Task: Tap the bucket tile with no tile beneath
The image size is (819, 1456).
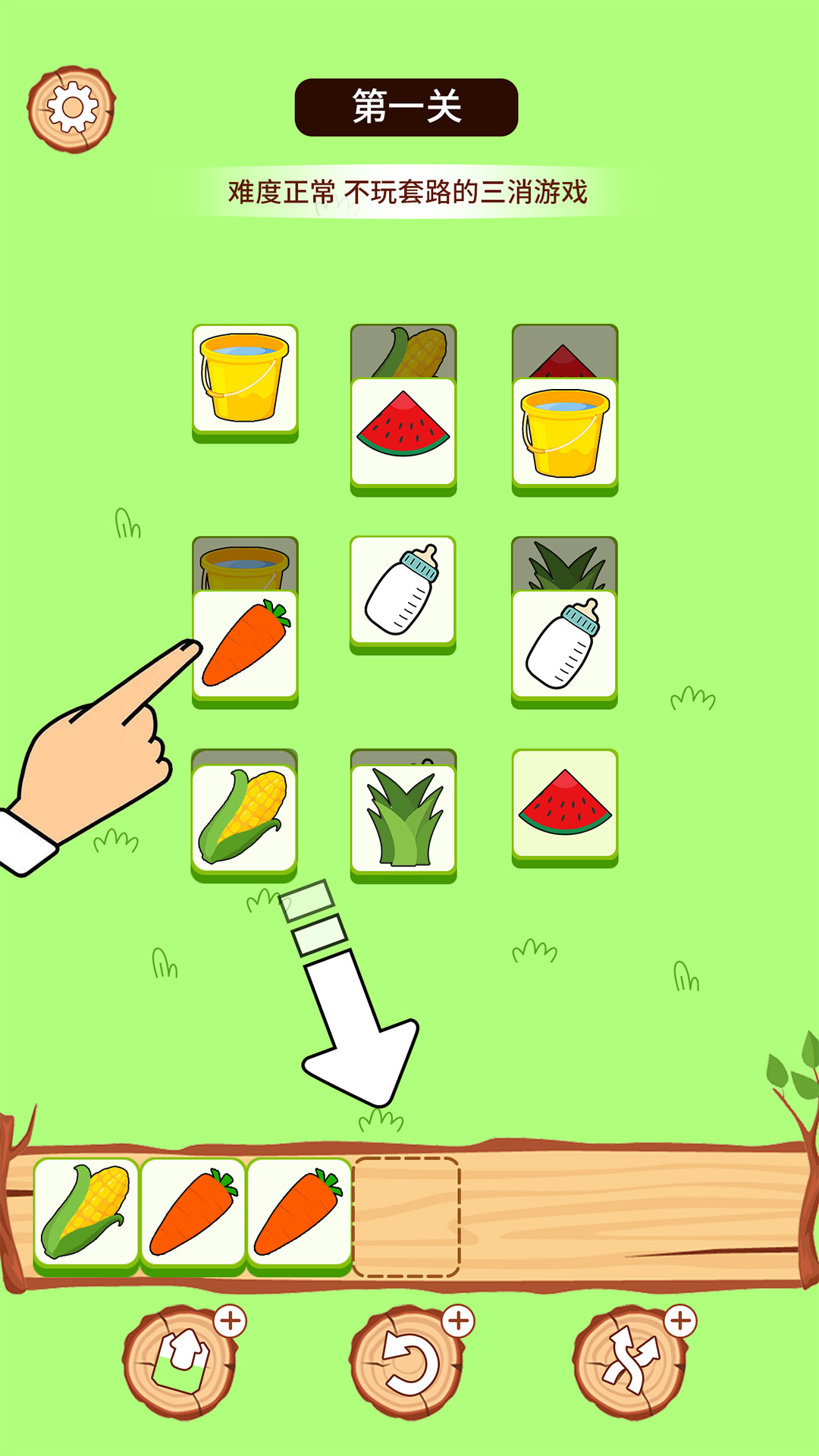Action: coord(245,378)
